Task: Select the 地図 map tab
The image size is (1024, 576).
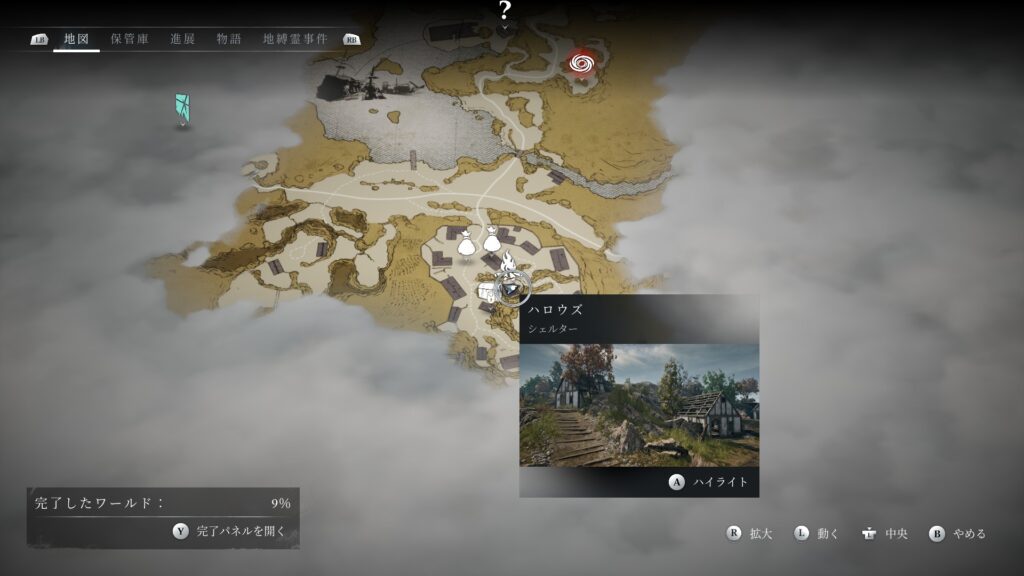Action: pos(76,40)
